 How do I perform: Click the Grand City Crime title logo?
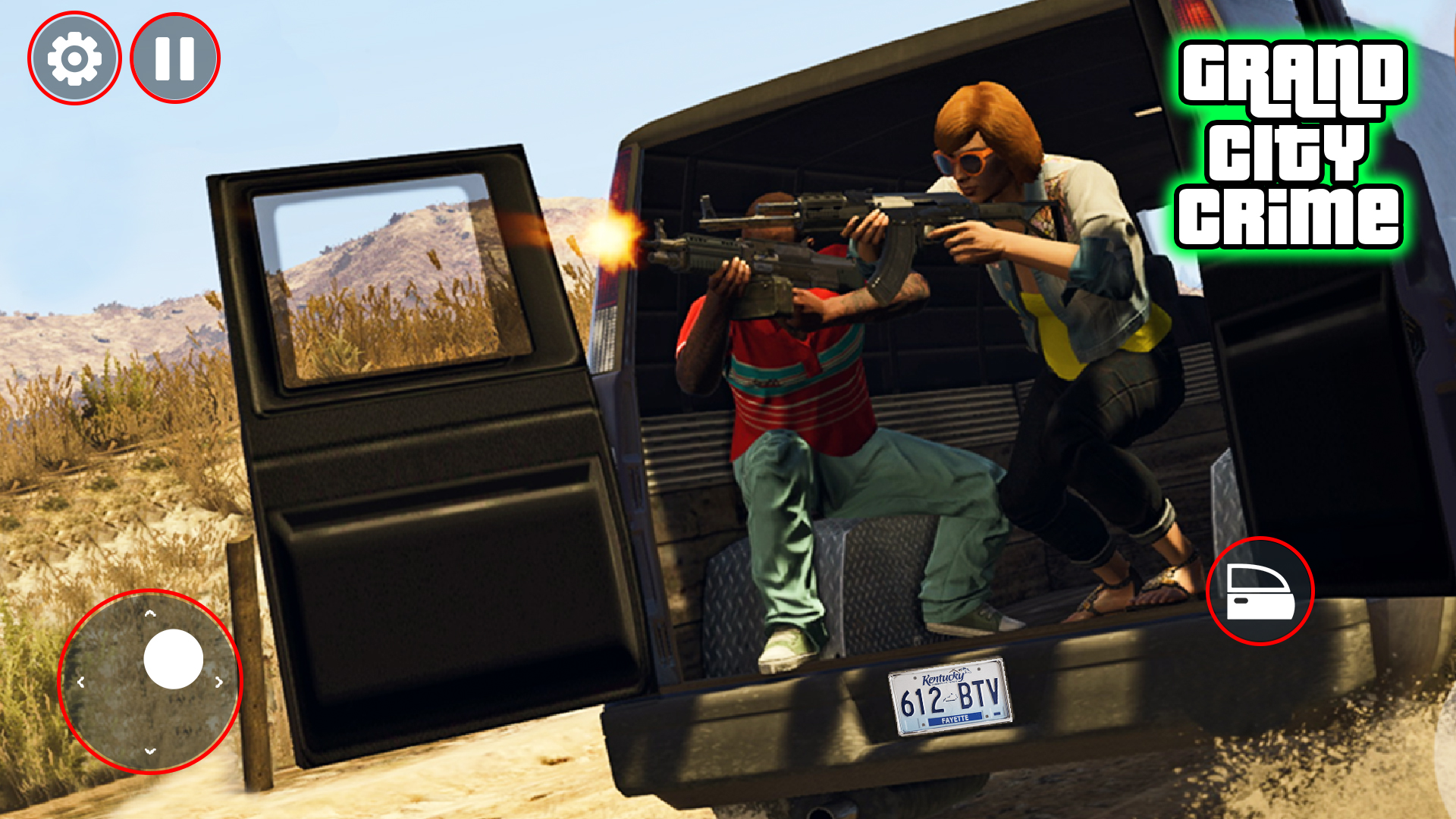[x=1294, y=144]
